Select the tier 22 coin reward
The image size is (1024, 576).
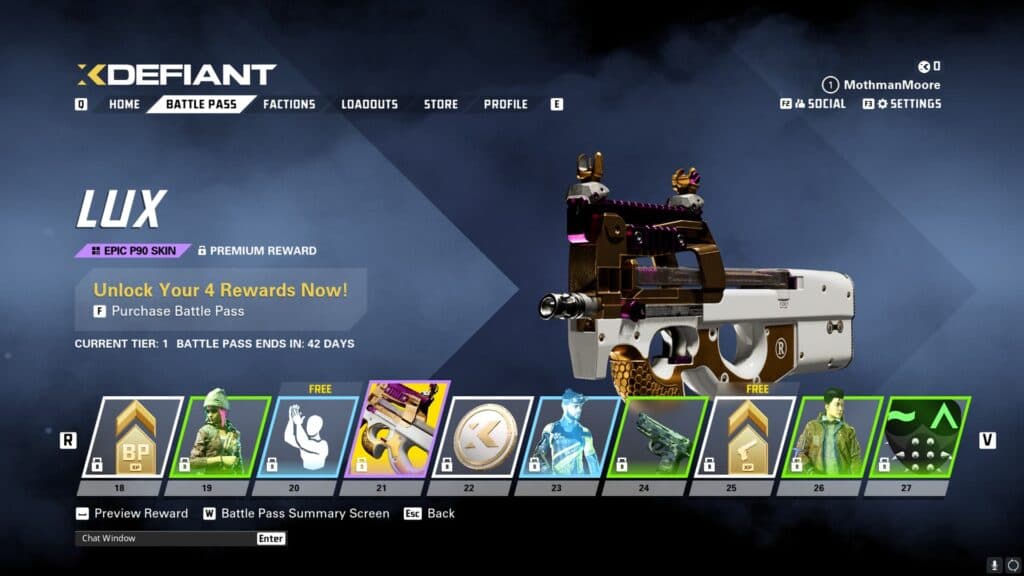point(483,437)
